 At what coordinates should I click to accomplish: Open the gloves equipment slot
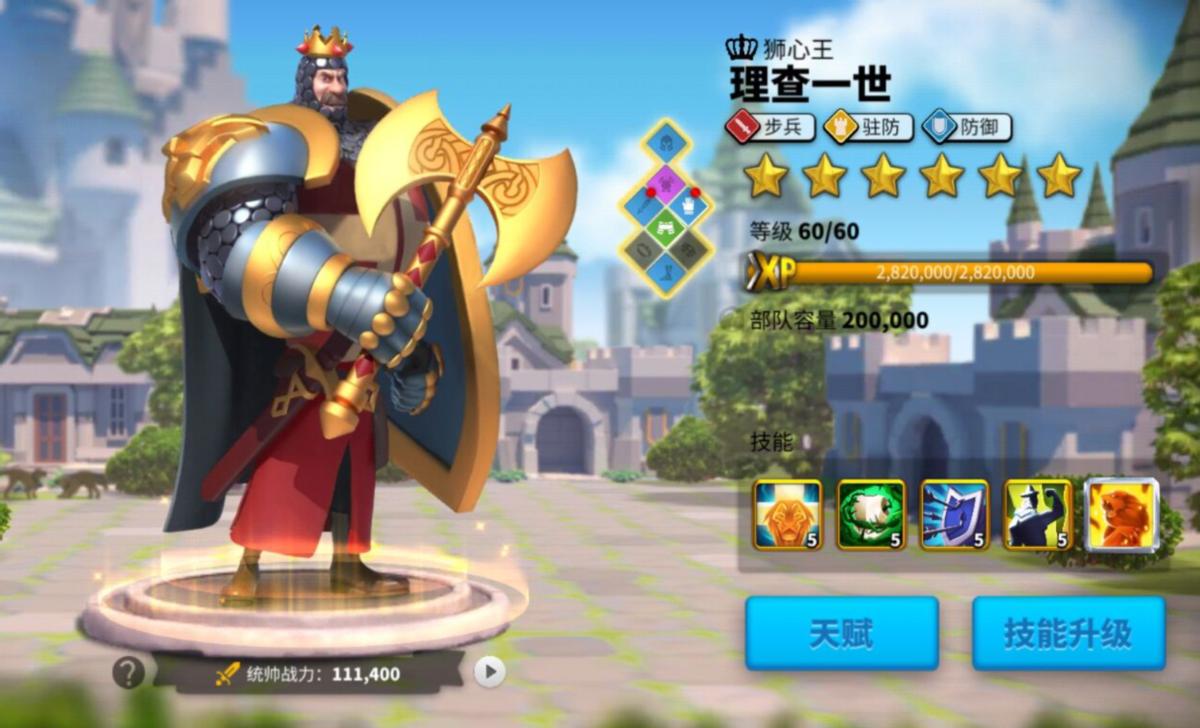689,205
